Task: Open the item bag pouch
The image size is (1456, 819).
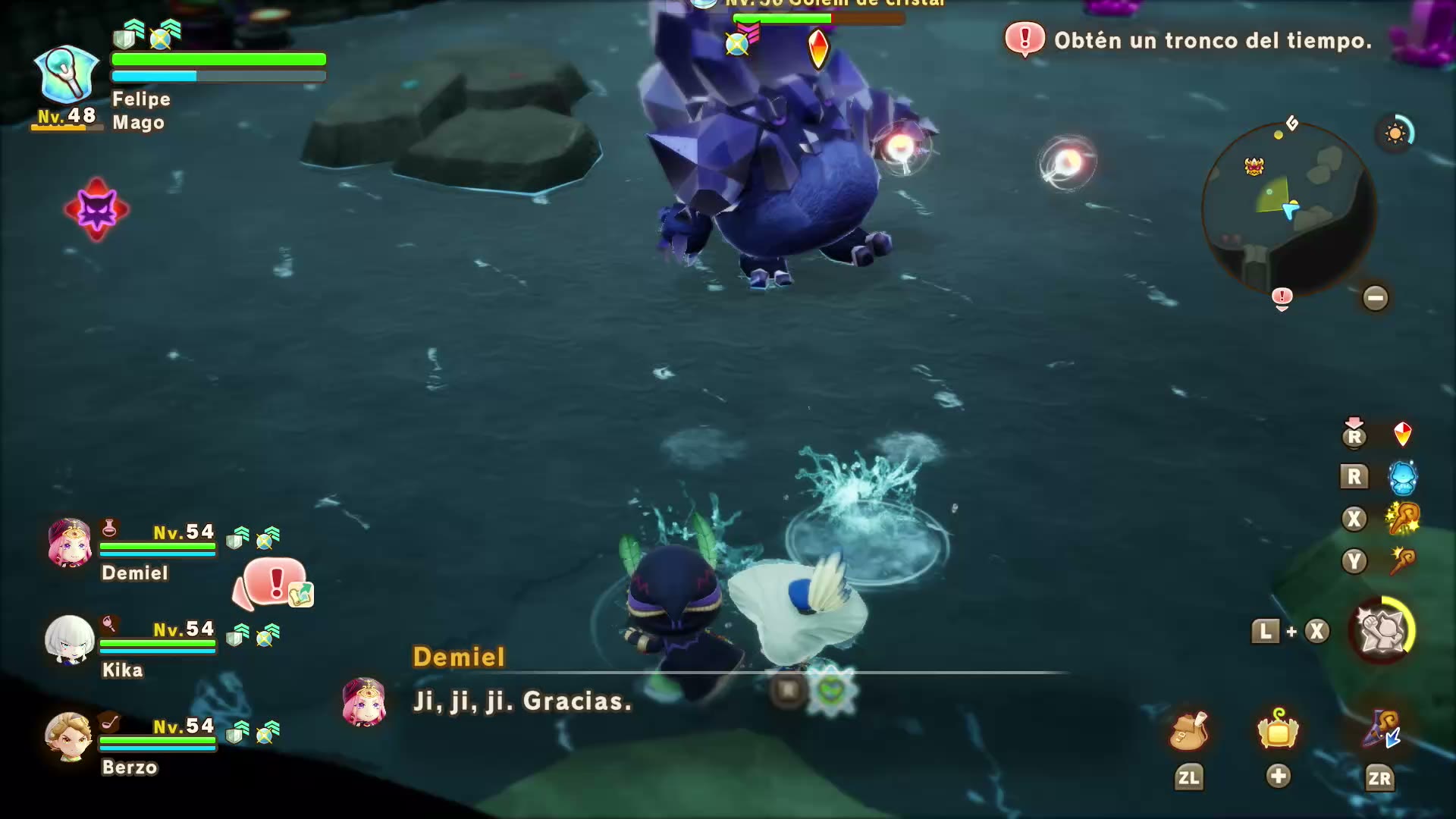Action: pyautogui.click(x=1188, y=732)
